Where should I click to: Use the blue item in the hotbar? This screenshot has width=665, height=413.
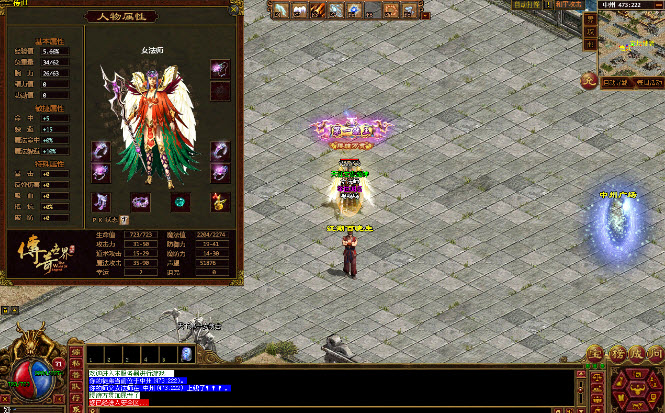click(x=186, y=355)
